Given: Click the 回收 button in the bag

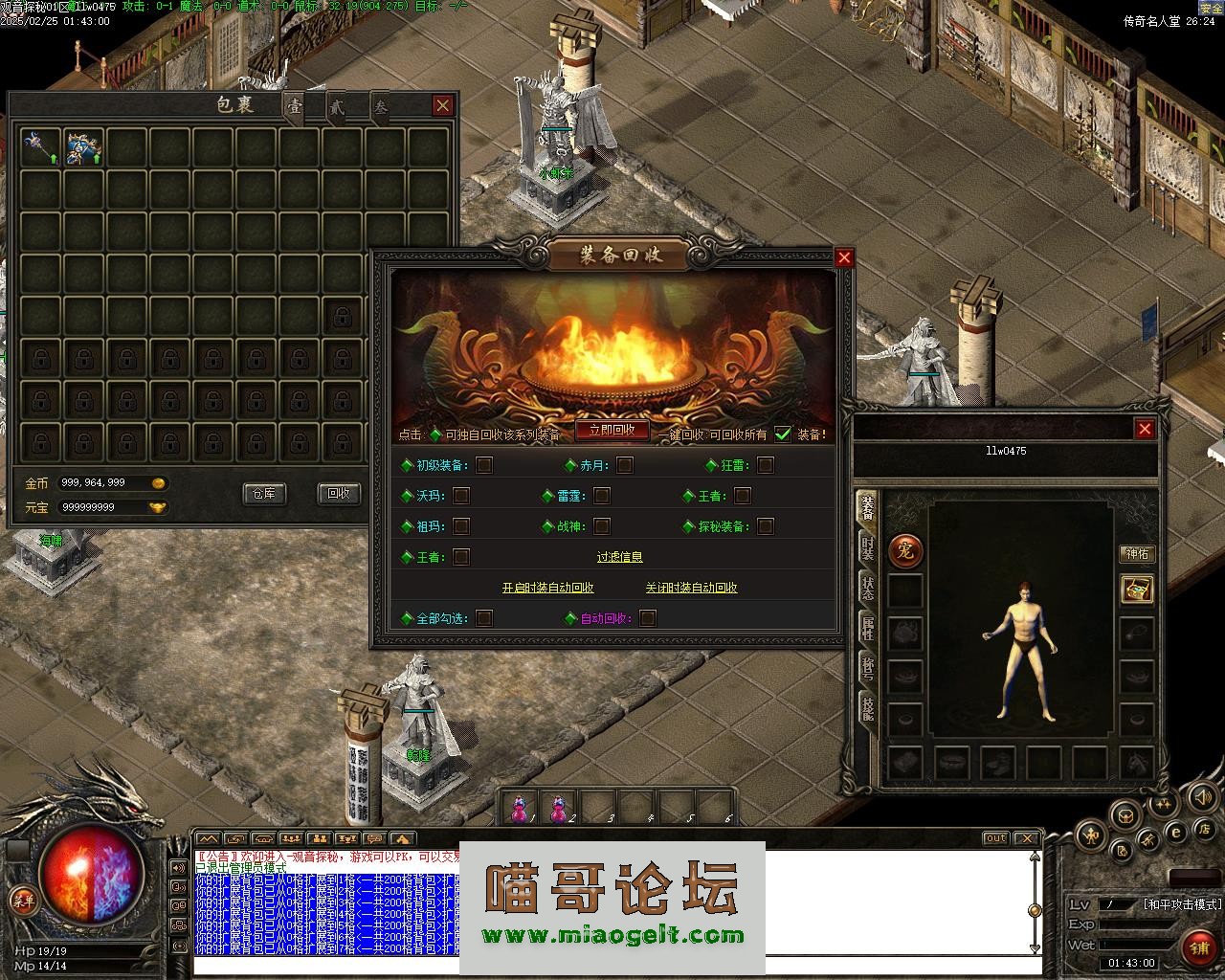Looking at the screenshot, I should tap(338, 494).
